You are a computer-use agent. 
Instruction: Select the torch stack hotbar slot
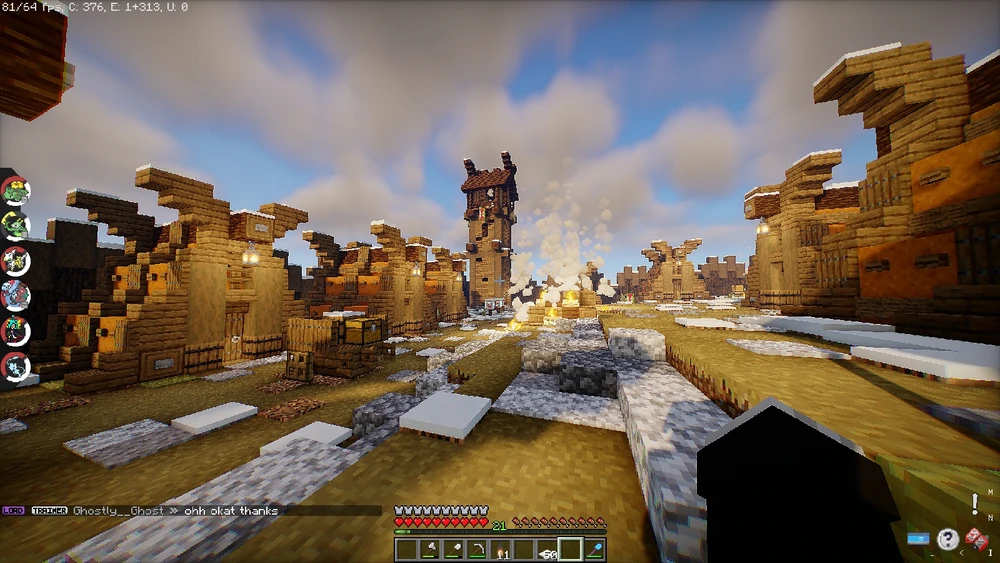pyautogui.click(x=500, y=550)
